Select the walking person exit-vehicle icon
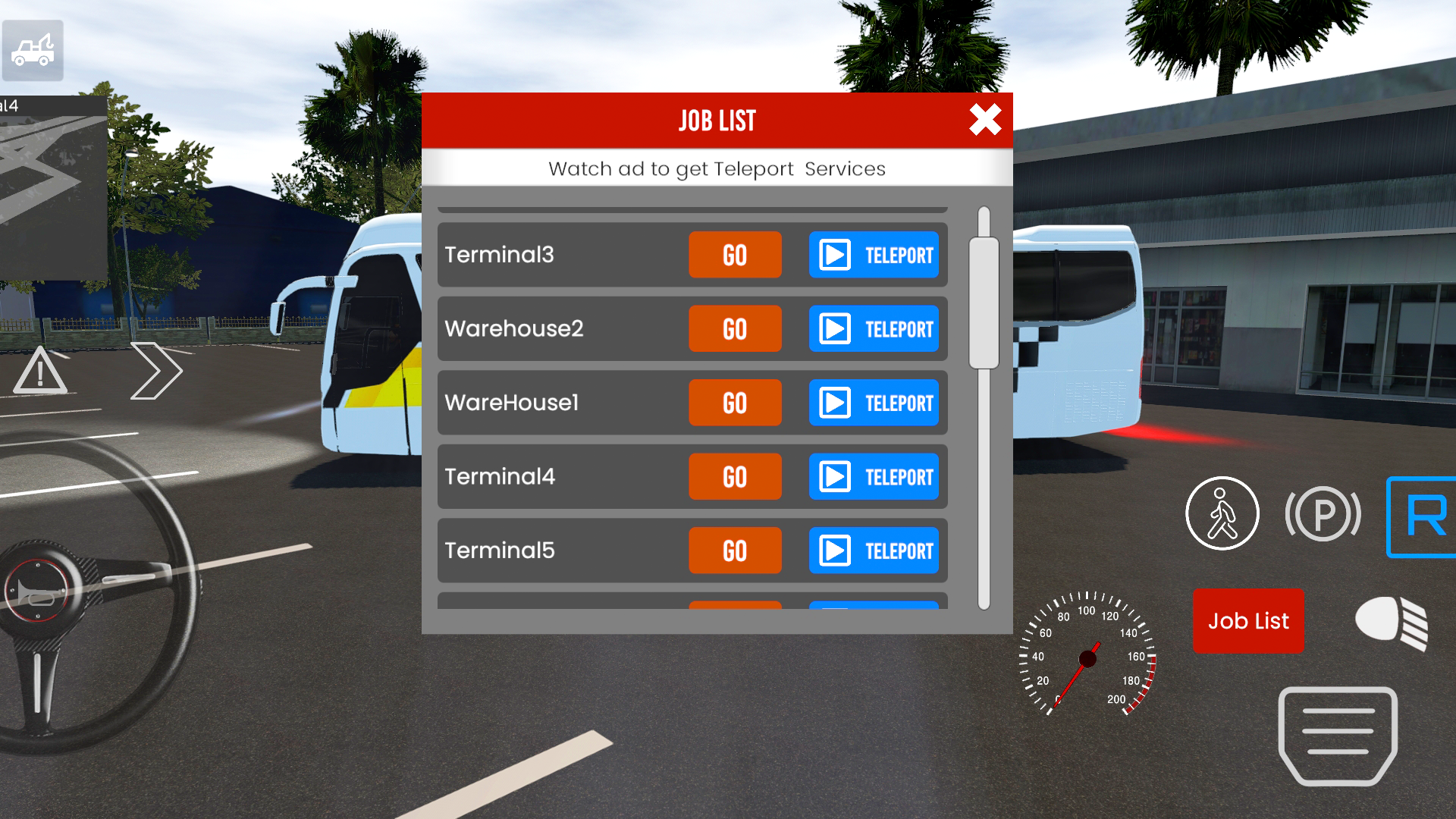1456x819 pixels. (1222, 513)
